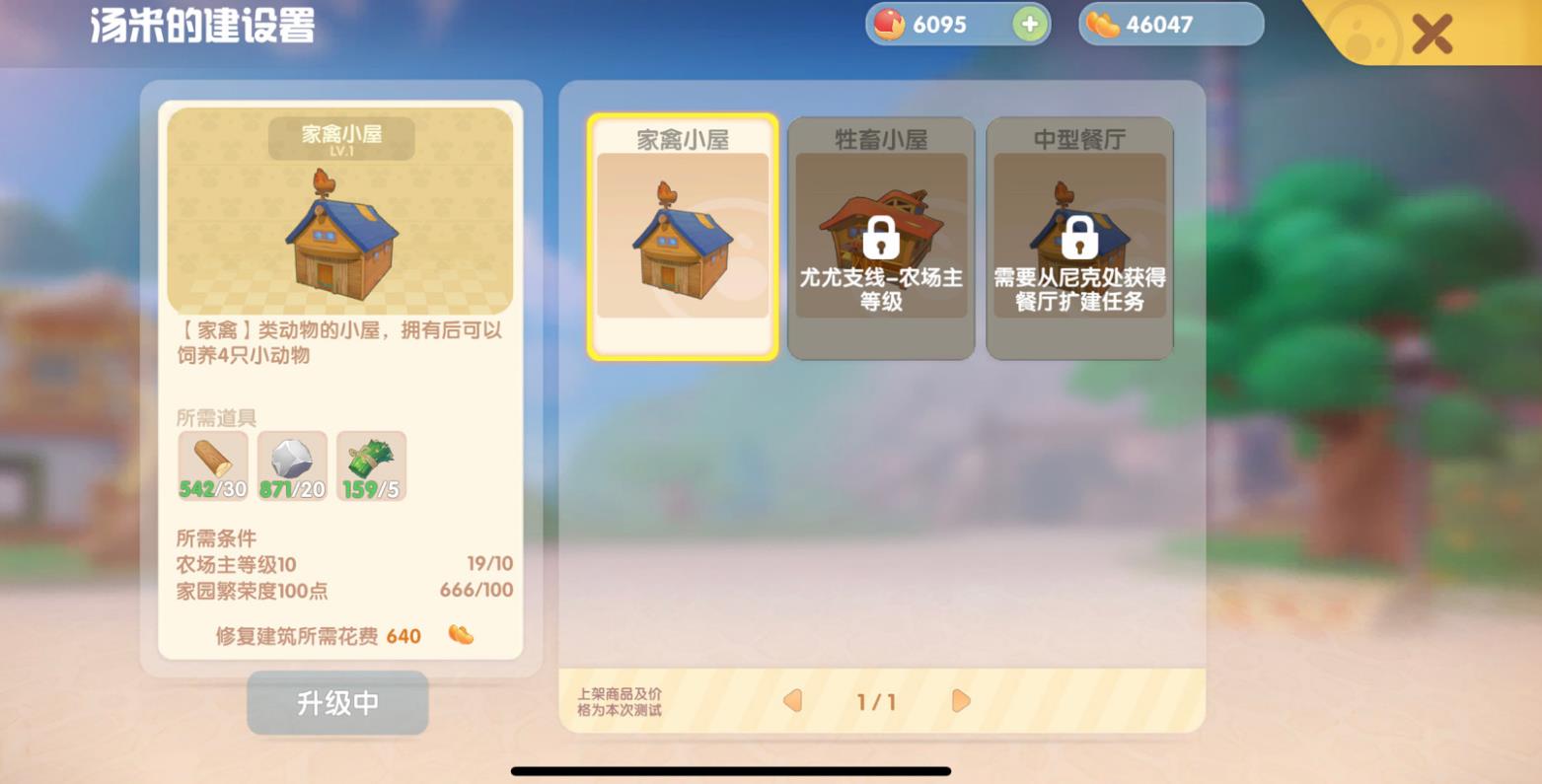Click the 家禽小屋 LV.1 title banner
The image size is (1542, 784).
click(341, 137)
